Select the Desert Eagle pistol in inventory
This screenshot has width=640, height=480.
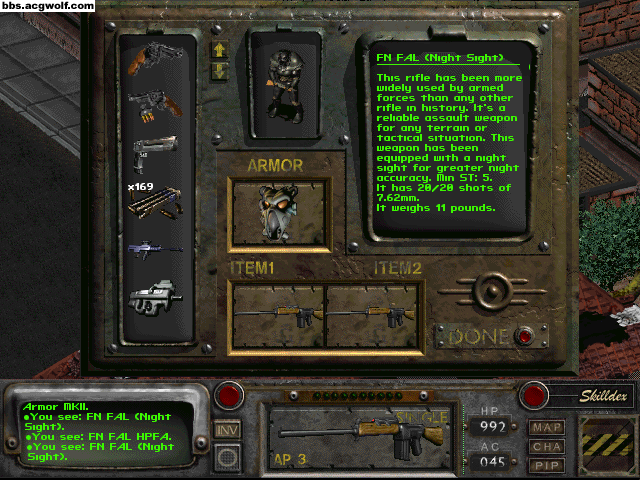click(x=154, y=153)
